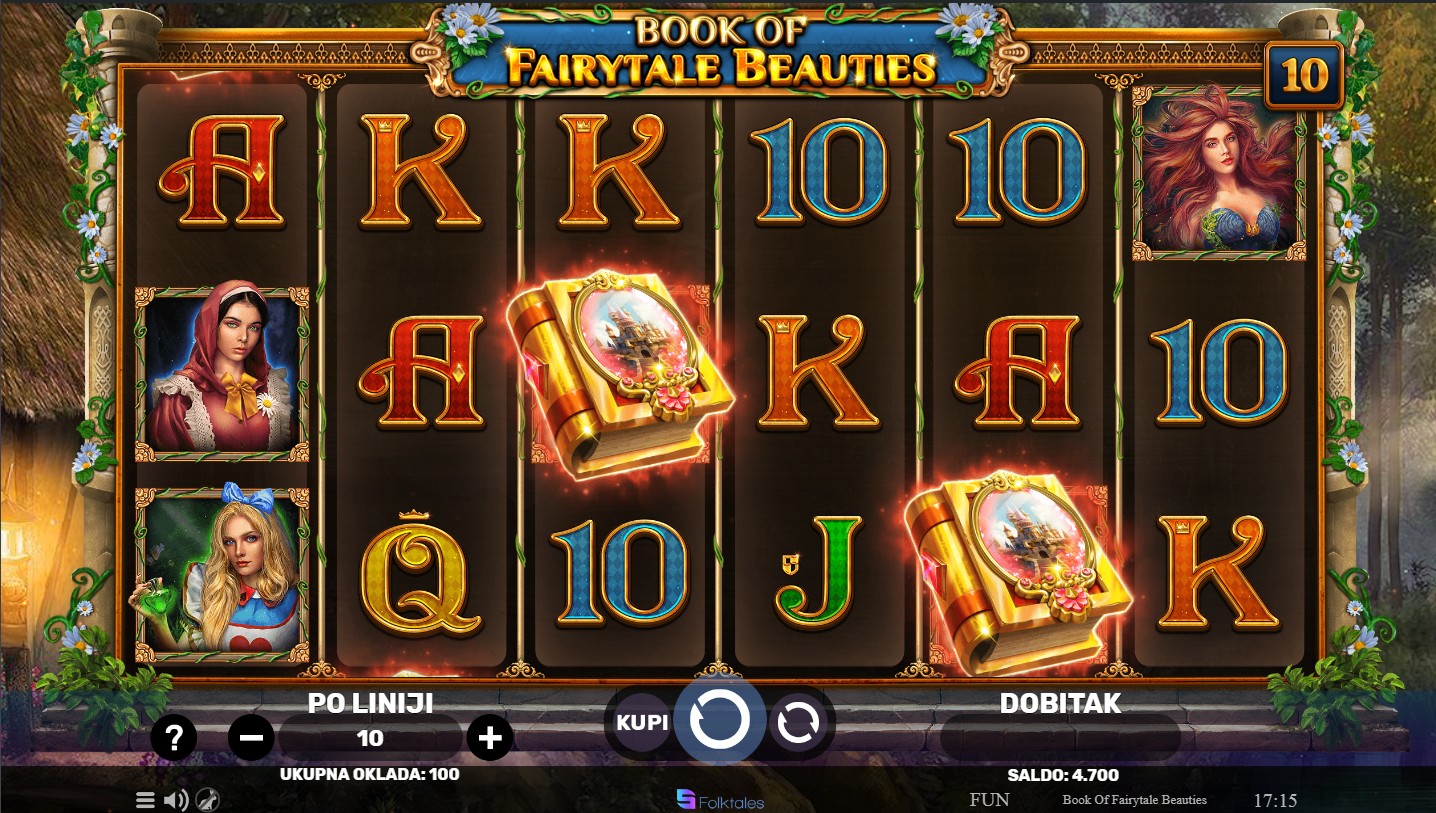The image size is (1436, 813).
Task: Activate the autospin double-arrow button
Action: pos(798,721)
